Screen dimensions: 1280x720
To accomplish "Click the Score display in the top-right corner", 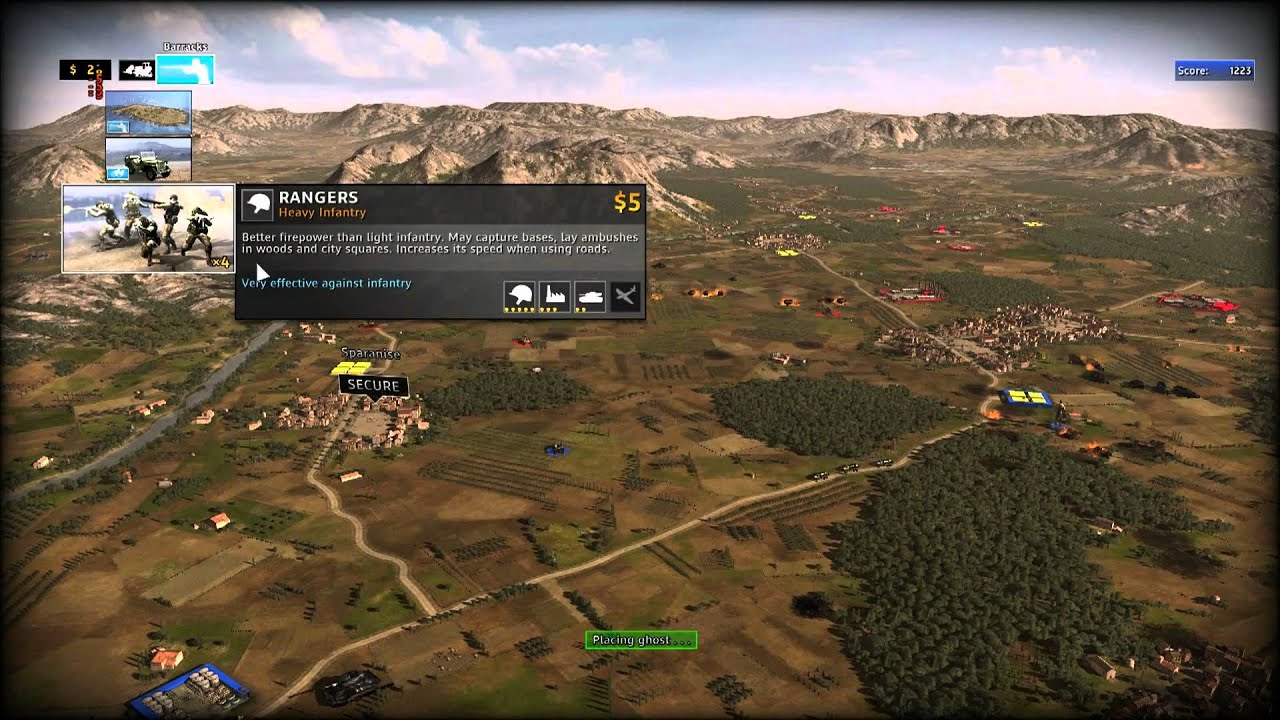I will (1216, 71).
